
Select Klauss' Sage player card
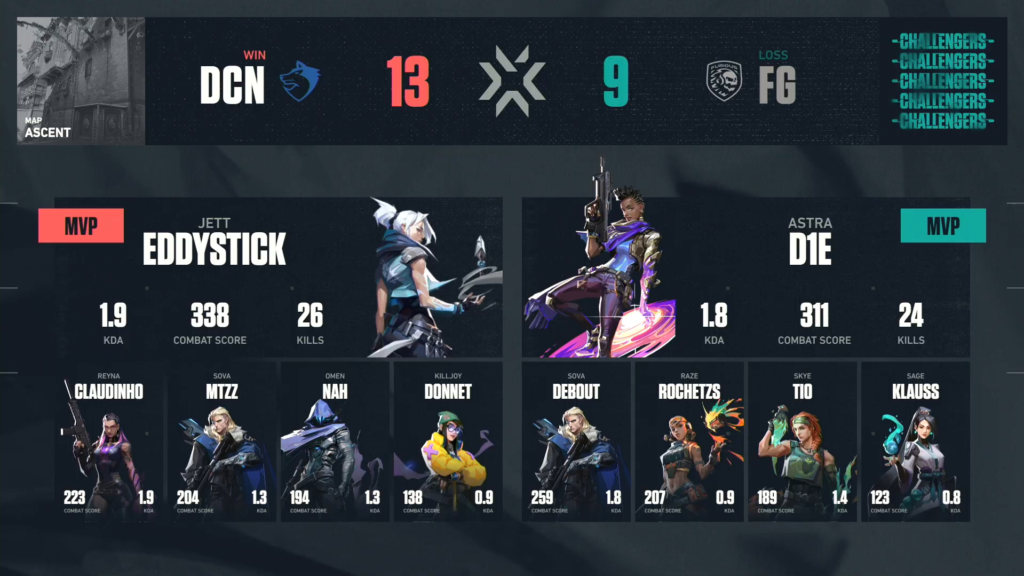[x=915, y=440]
